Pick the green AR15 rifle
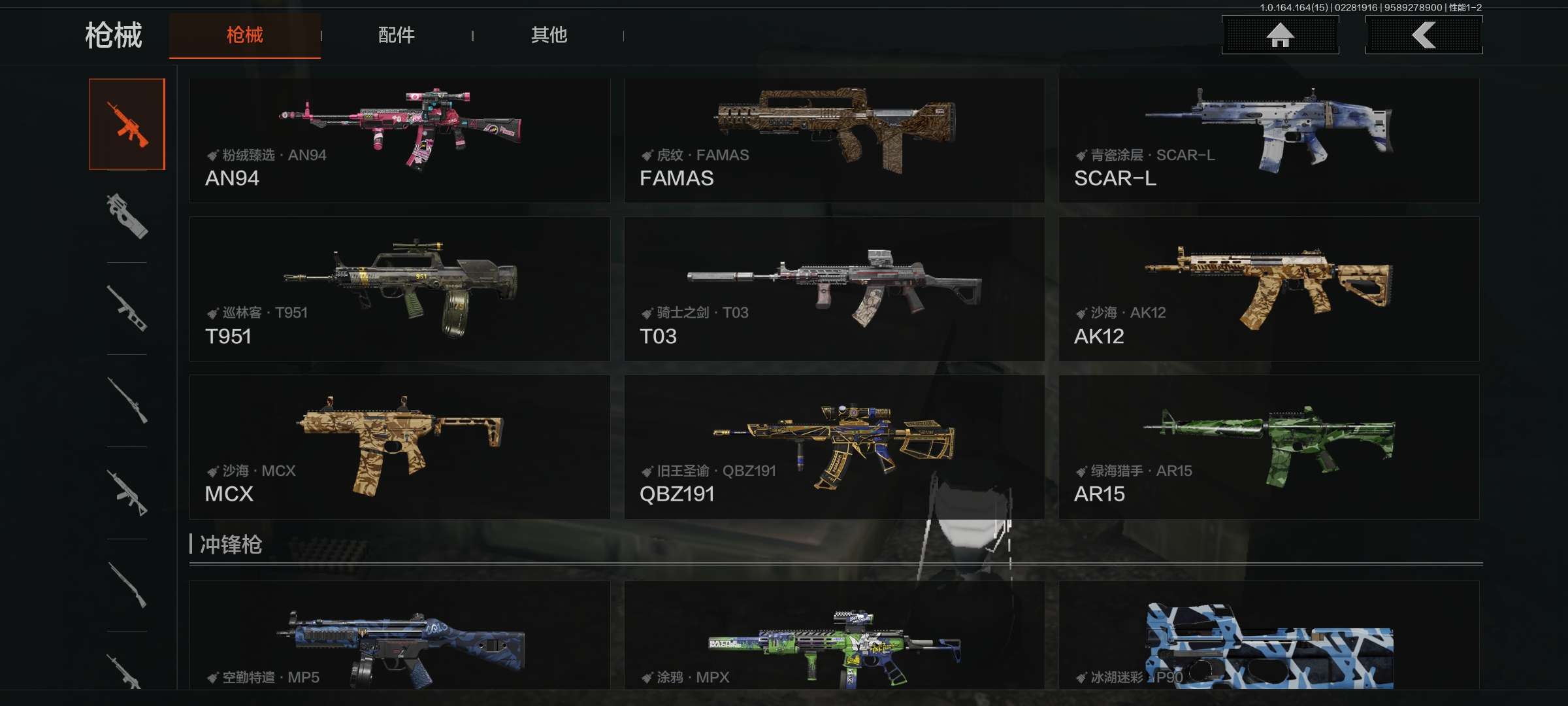1568x706 pixels. 1268,447
